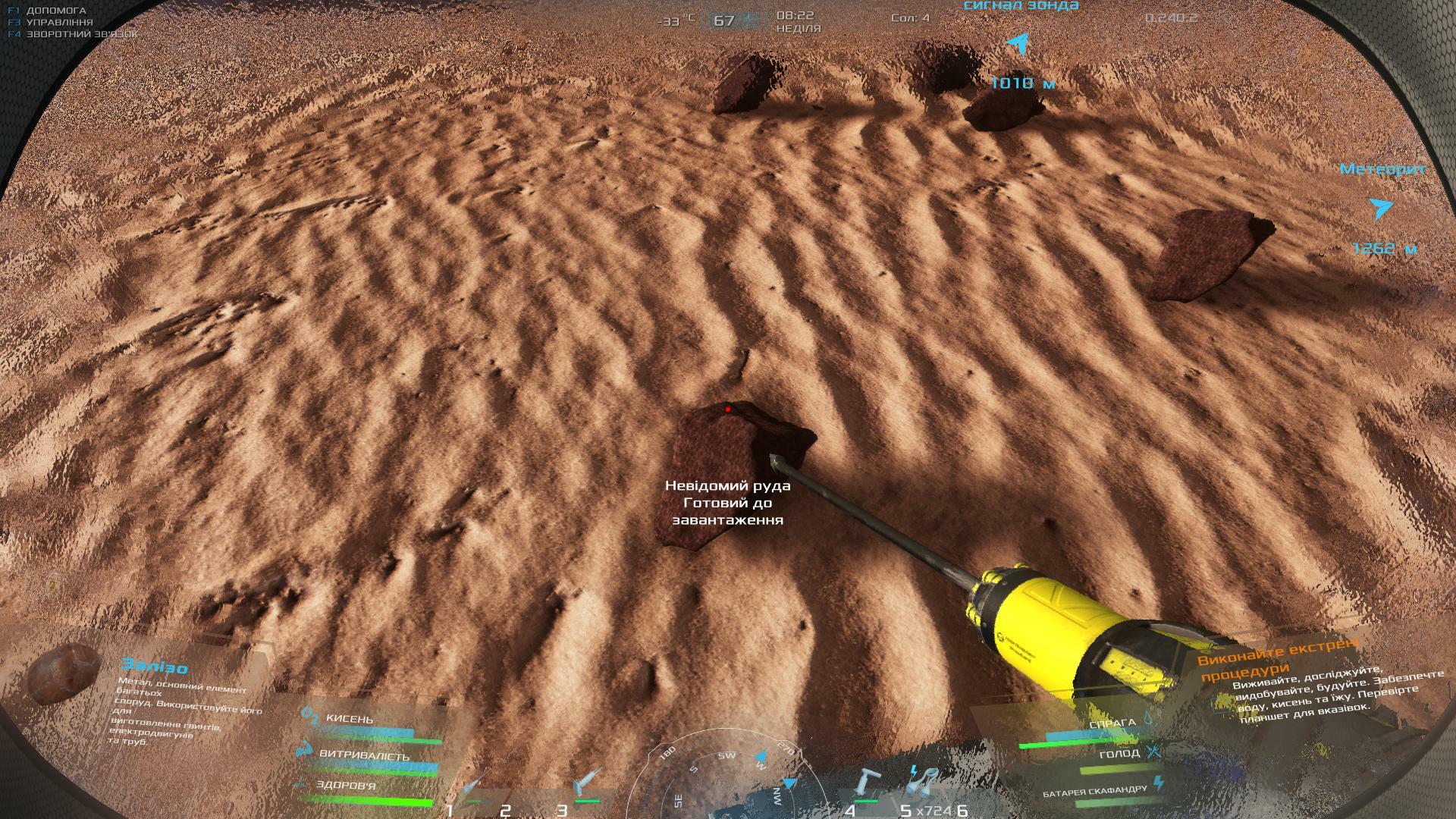Click the 'Метеорит' waypoint marker

[x=1381, y=208]
